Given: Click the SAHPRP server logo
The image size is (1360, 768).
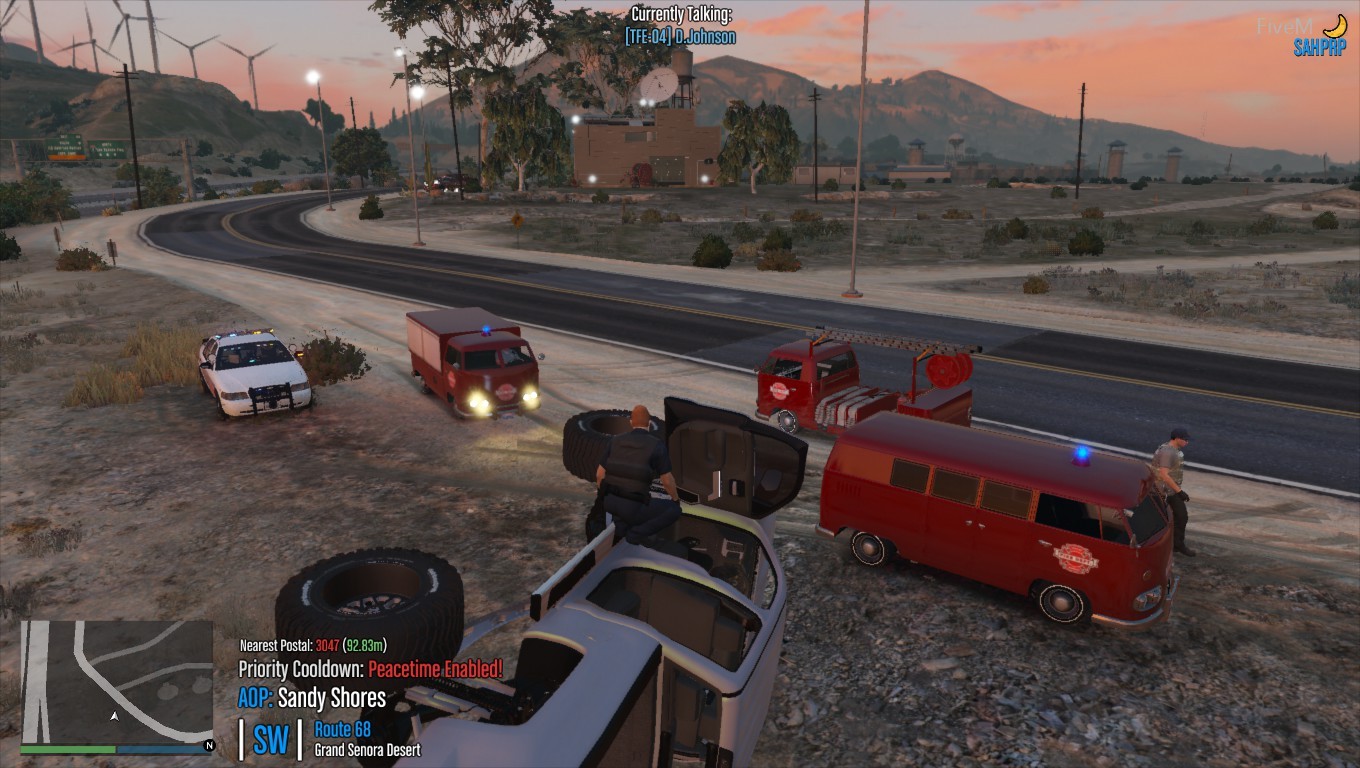Looking at the screenshot, I should [x=1319, y=47].
